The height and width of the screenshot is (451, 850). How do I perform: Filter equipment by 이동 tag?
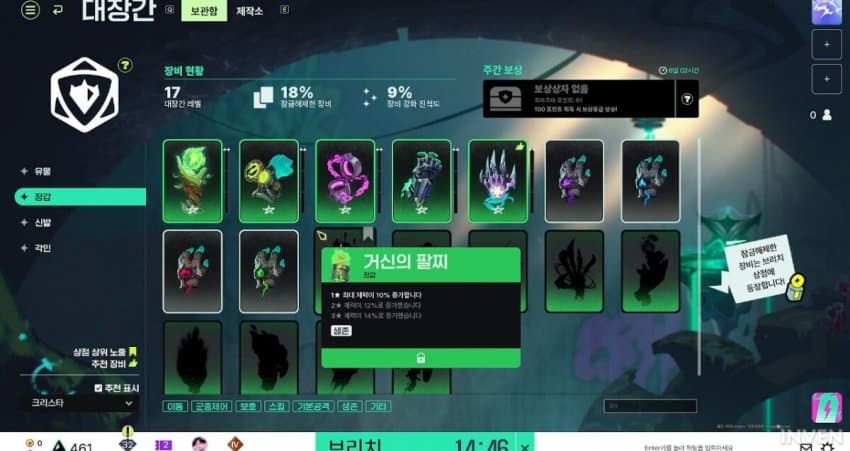[x=176, y=406]
